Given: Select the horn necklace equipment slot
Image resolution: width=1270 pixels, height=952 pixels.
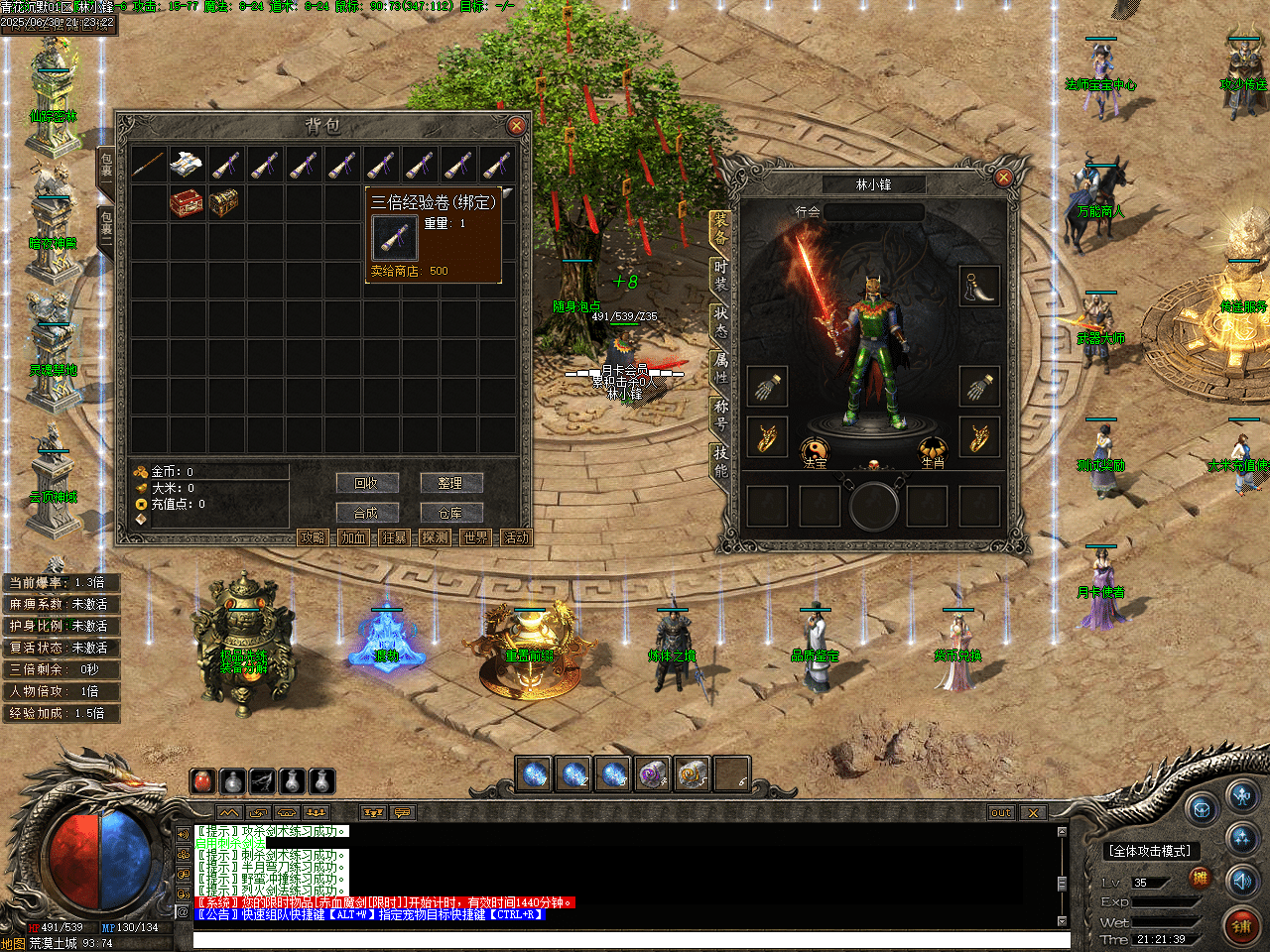Looking at the screenshot, I should (978, 286).
